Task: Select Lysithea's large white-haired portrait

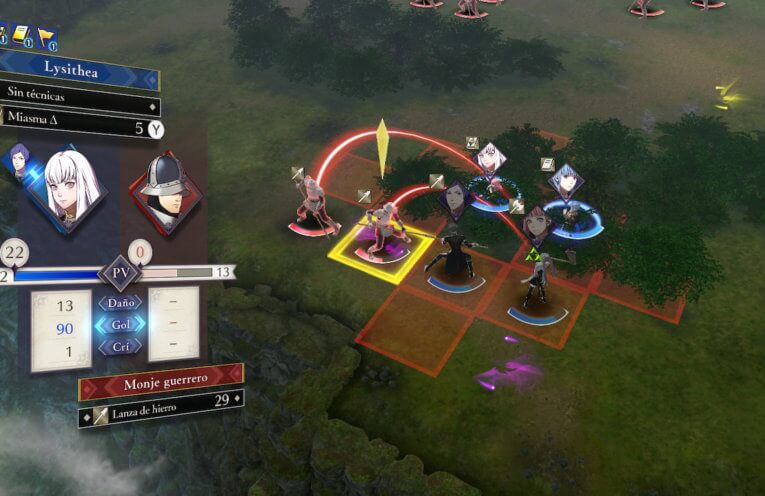Action: [x=68, y=187]
